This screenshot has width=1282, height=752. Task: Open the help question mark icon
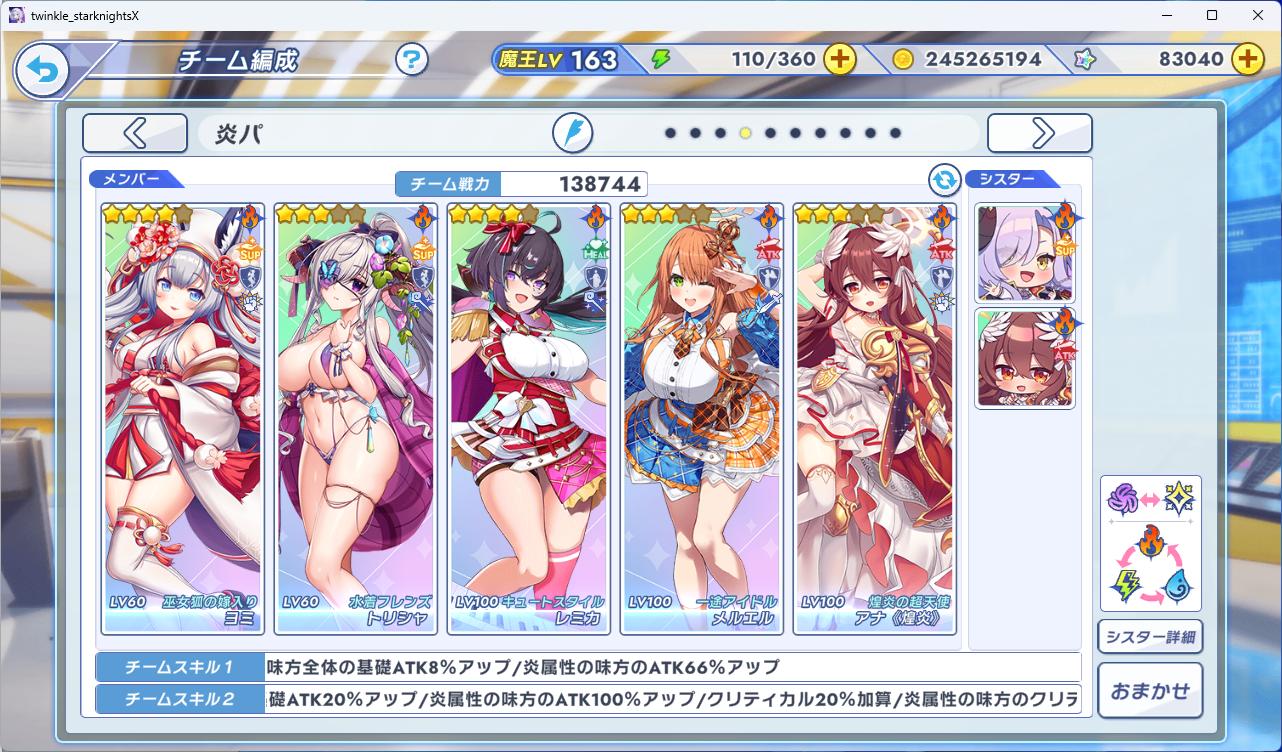click(411, 60)
